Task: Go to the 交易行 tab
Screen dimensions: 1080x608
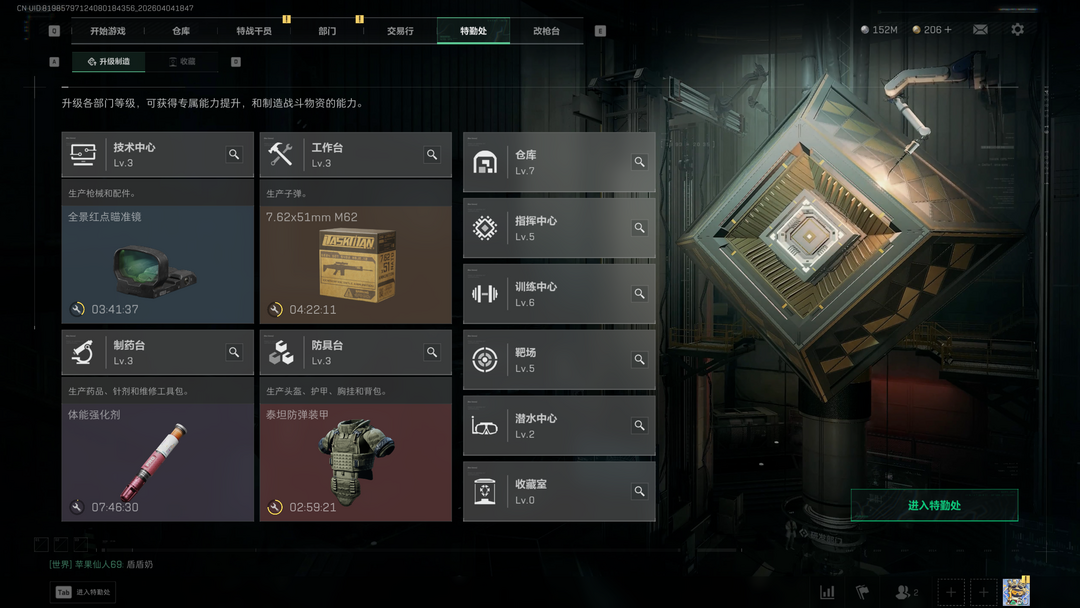Action: pyautogui.click(x=400, y=31)
